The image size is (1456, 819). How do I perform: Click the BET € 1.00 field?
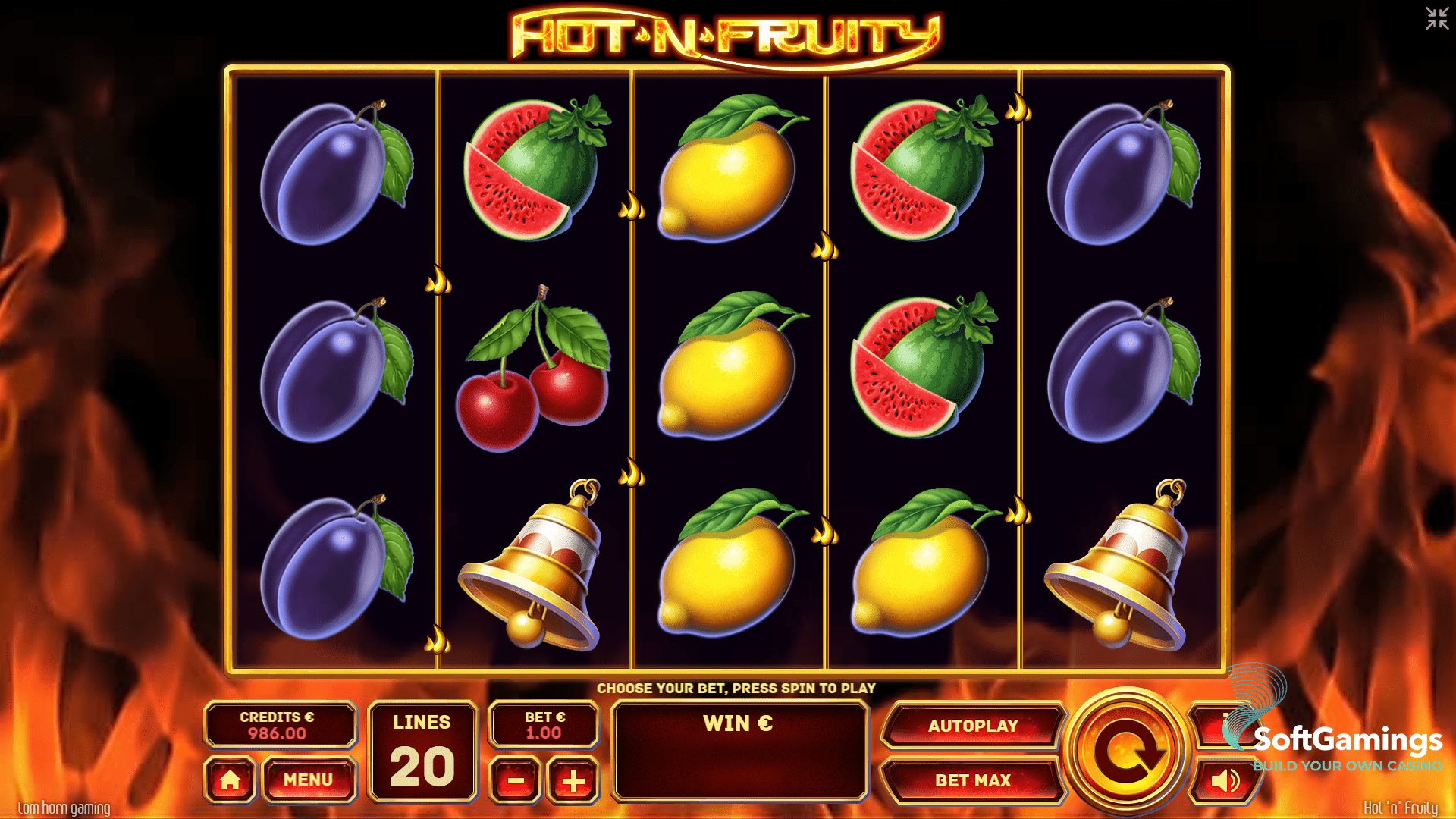(x=543, y=724)
